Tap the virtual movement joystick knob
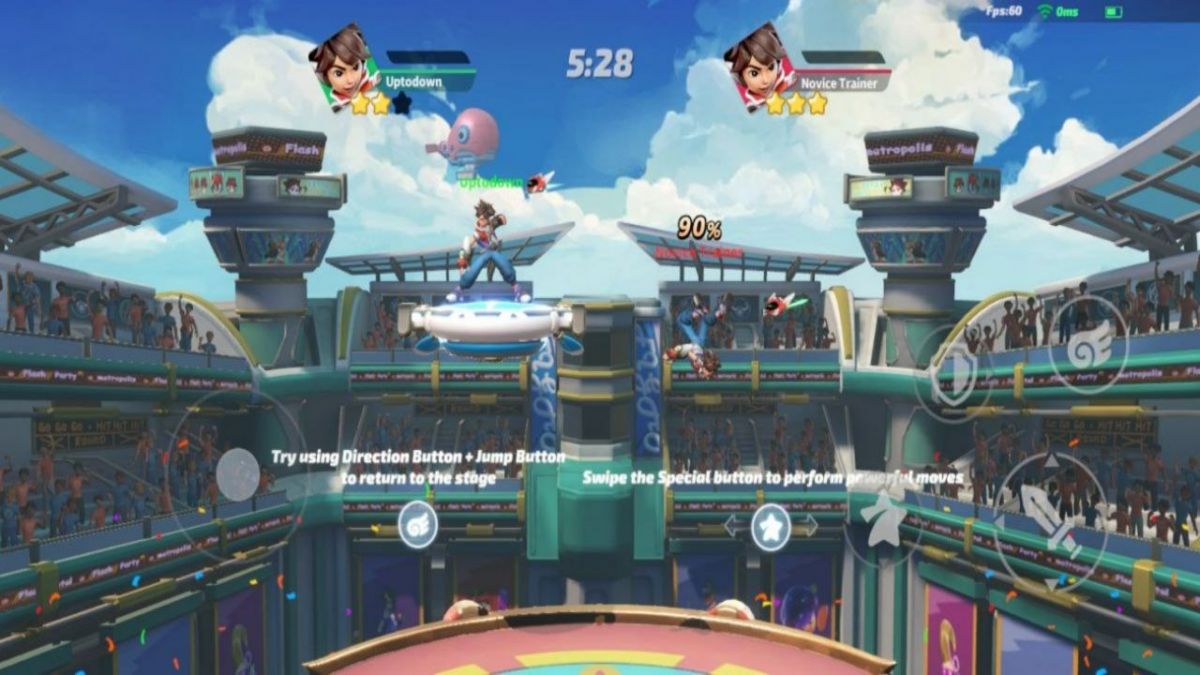The height and width of the screenshot is (675, 1200). 238,474
